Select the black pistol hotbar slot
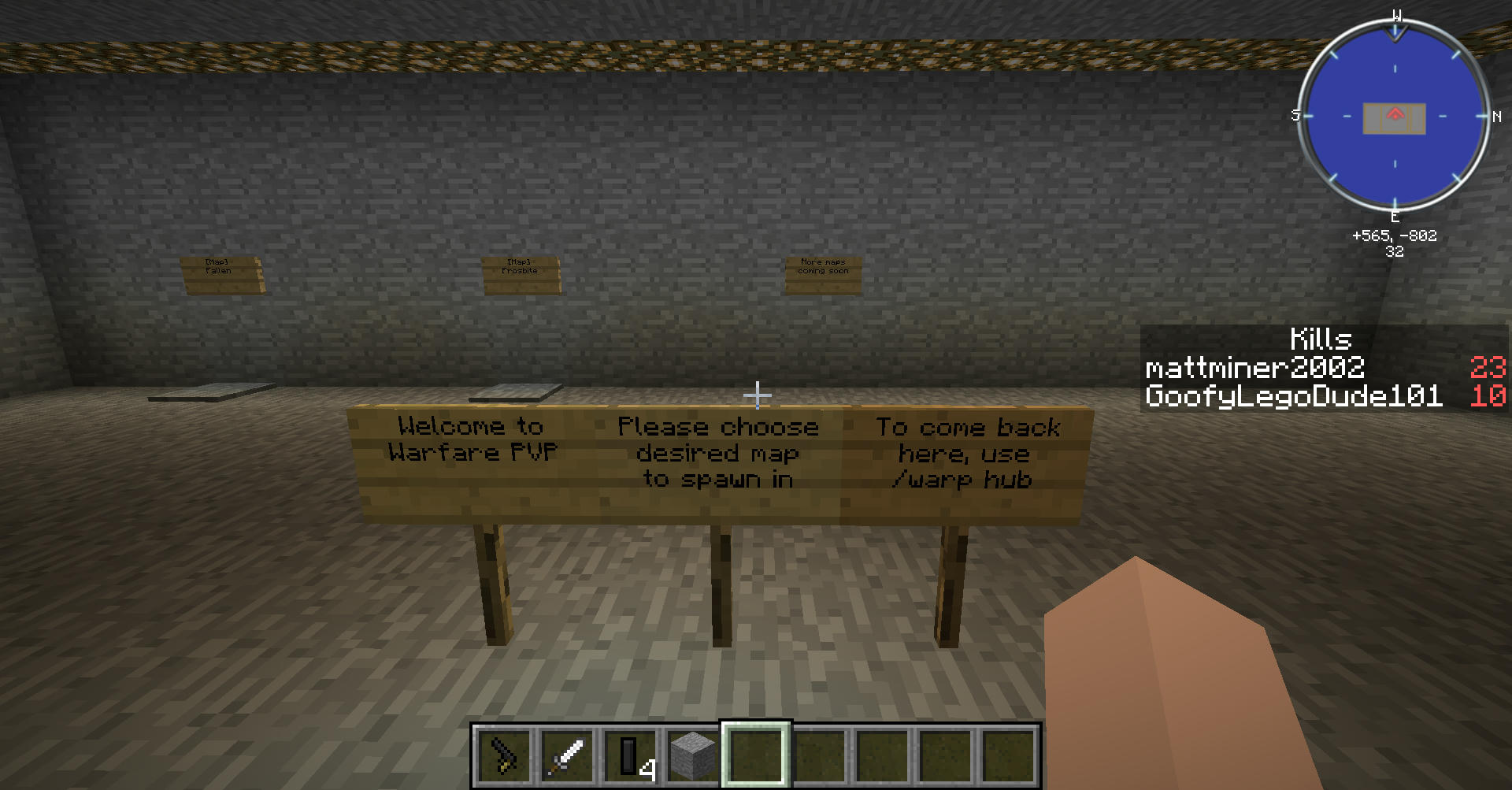The image size is (1512, 790). pos(503,755)
